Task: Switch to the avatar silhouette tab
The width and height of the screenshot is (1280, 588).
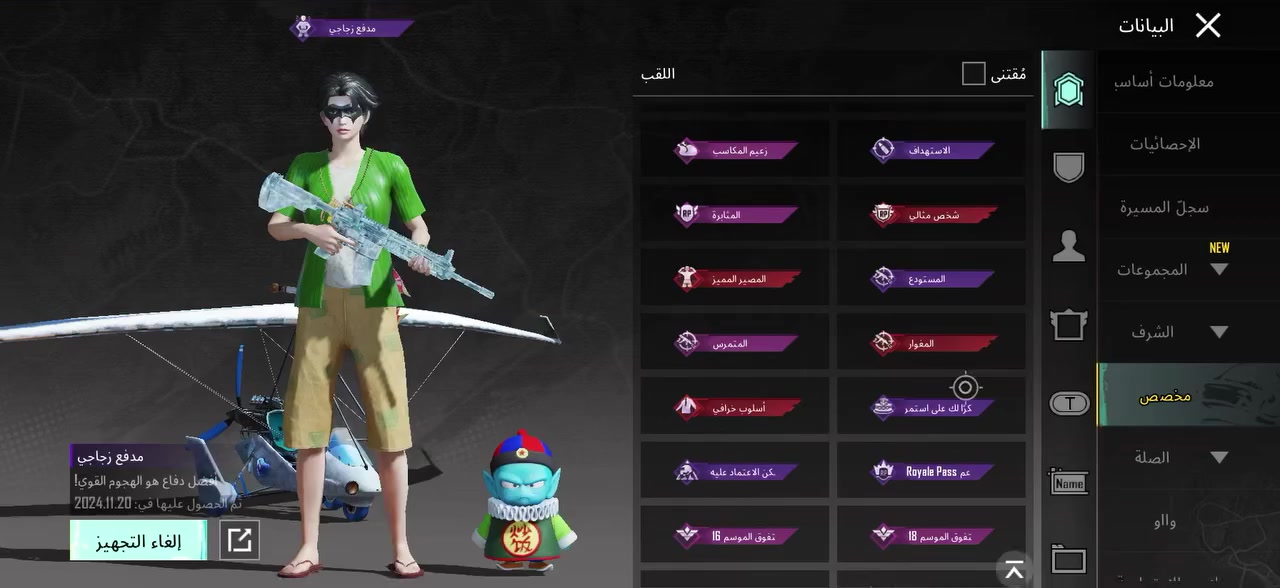Action: coord(1068,246)
